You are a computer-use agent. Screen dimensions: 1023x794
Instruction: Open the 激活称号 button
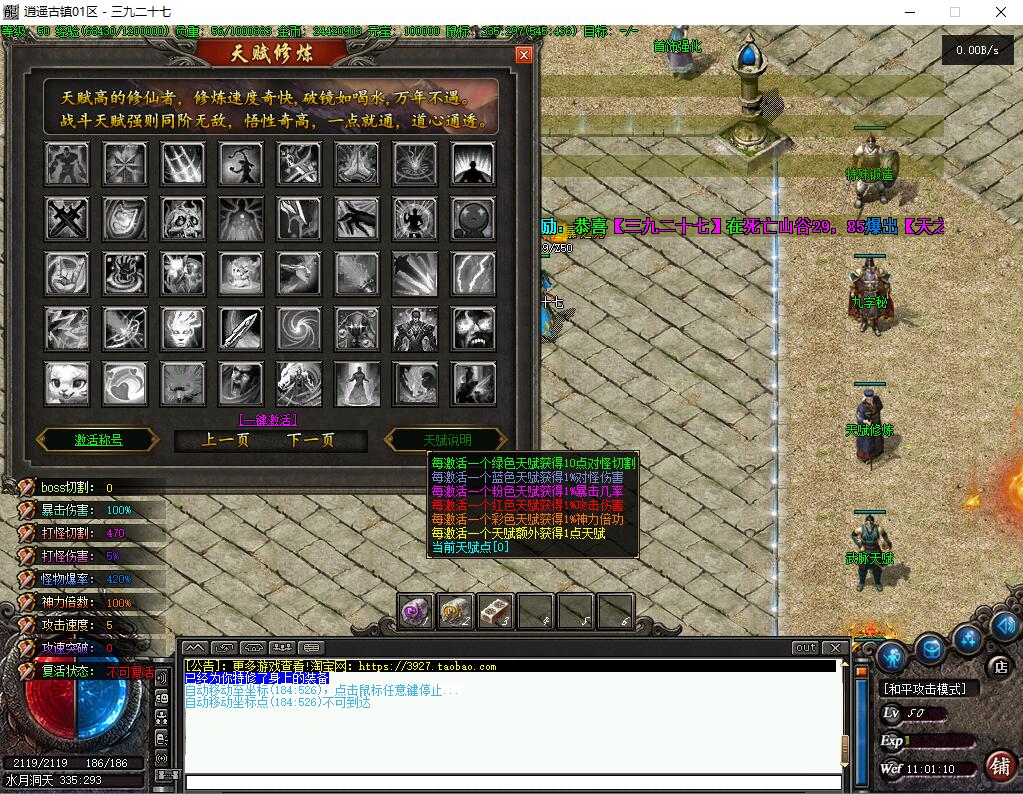click(x=98, y=440)
